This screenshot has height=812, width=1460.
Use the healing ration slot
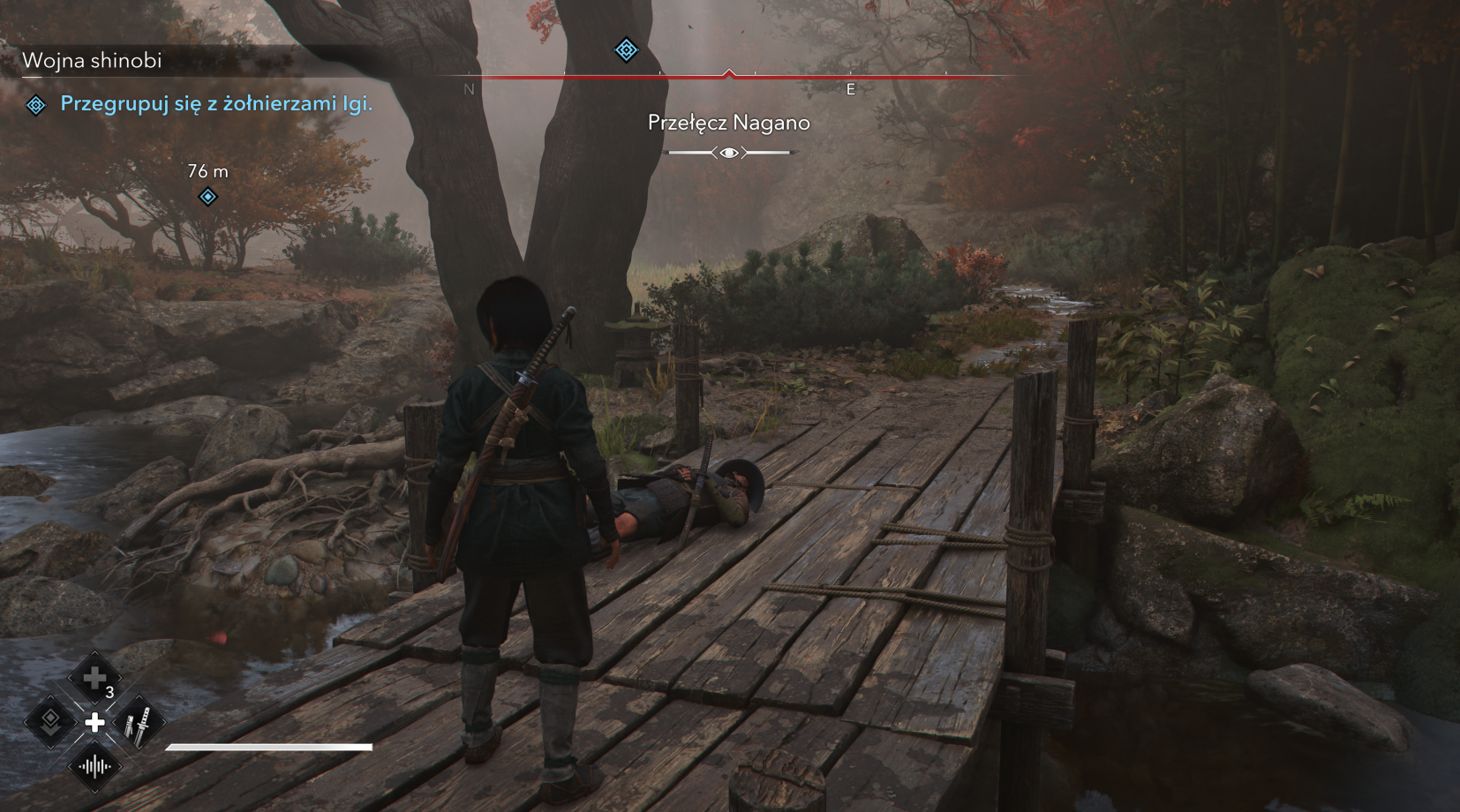coord(94,679)
